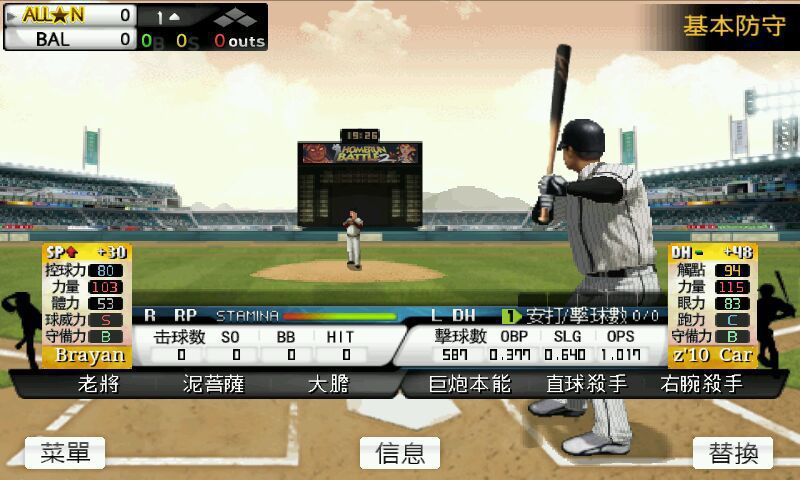Viewport: 800px width, 480px height.
Task: Open batter z'10 Car's stat card
Action: (713, 305)
